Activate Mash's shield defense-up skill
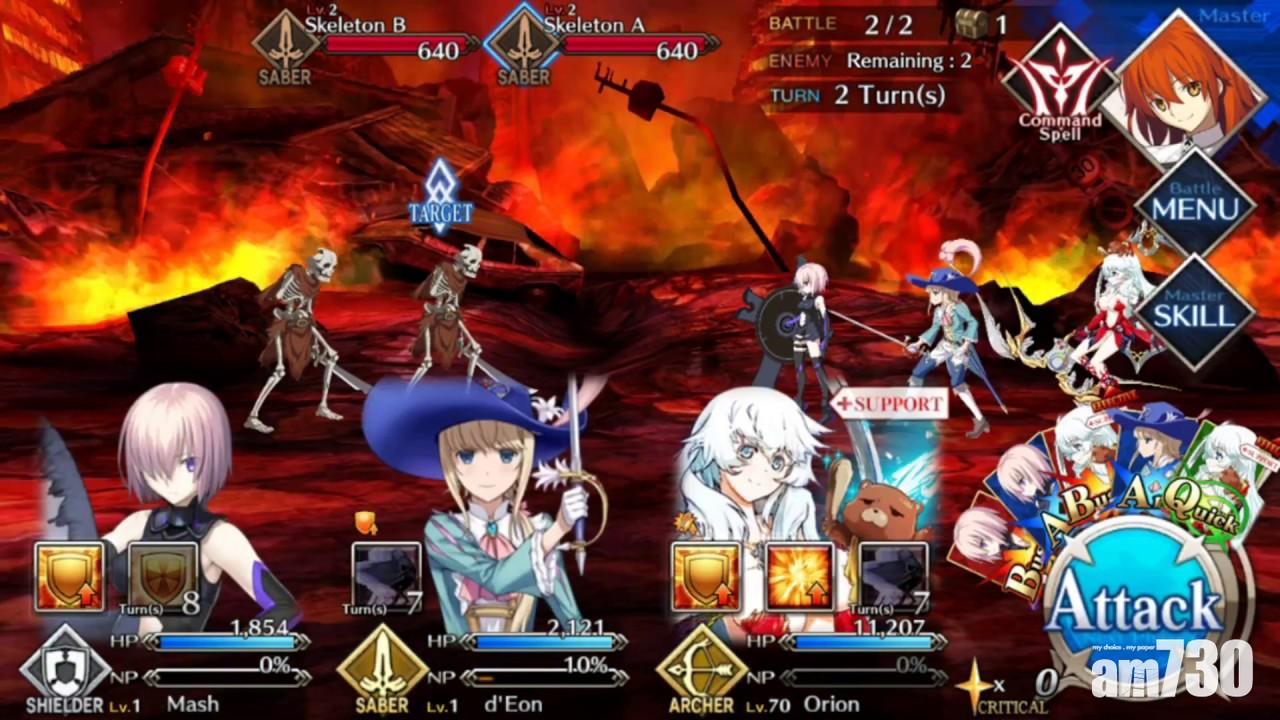 click(69, 577)
